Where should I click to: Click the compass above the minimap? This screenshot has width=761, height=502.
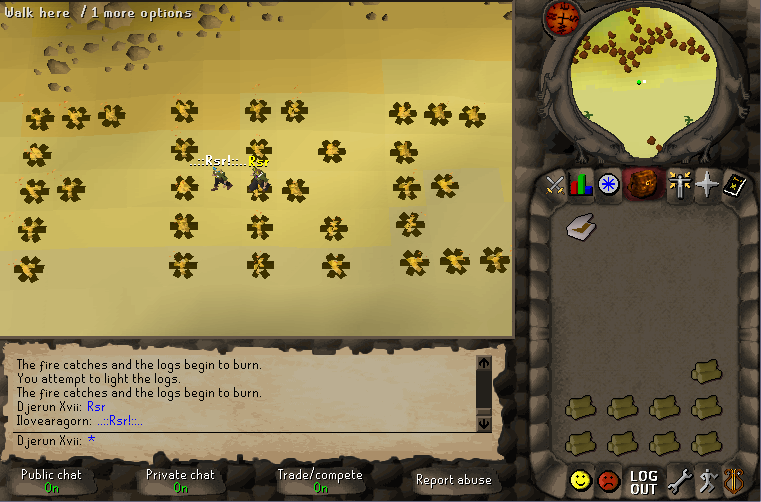point(560,17)
